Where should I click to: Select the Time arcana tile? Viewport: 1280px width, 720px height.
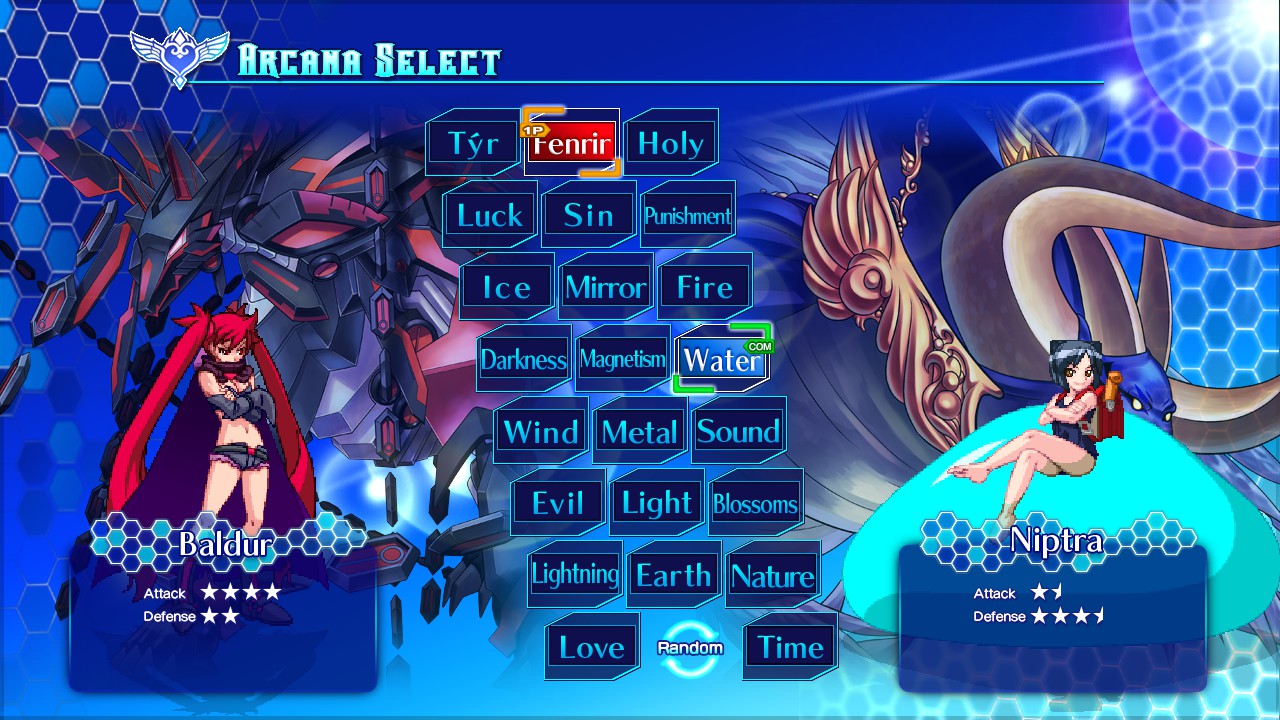(790, 647)
